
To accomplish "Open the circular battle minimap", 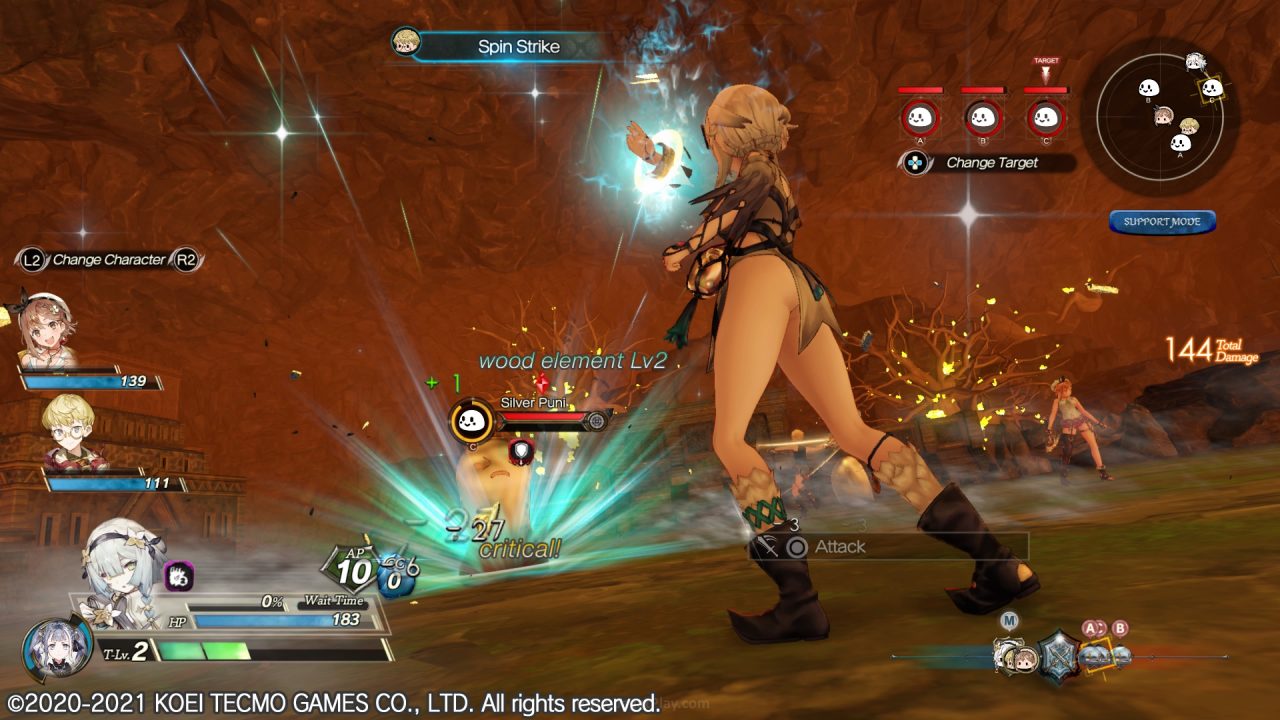I will point(1165,118).
